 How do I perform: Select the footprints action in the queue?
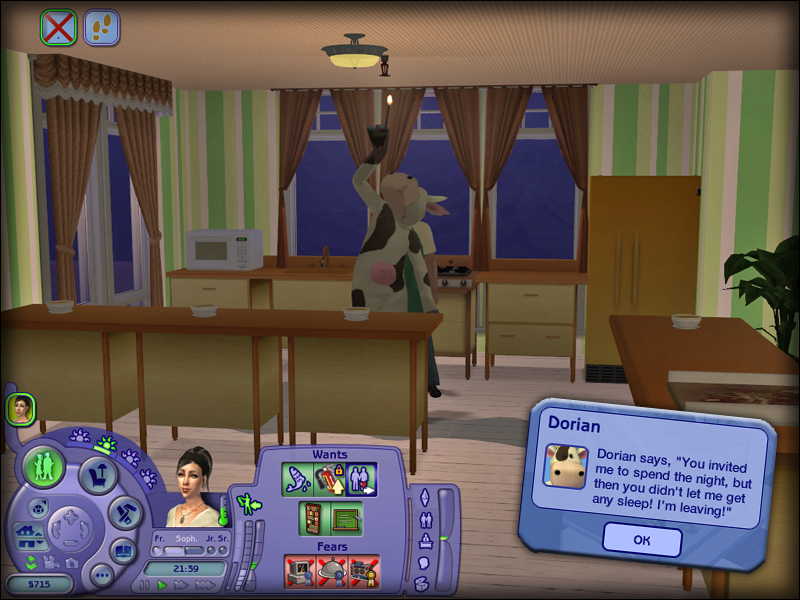pyautogui.click(x=101, y=27)
